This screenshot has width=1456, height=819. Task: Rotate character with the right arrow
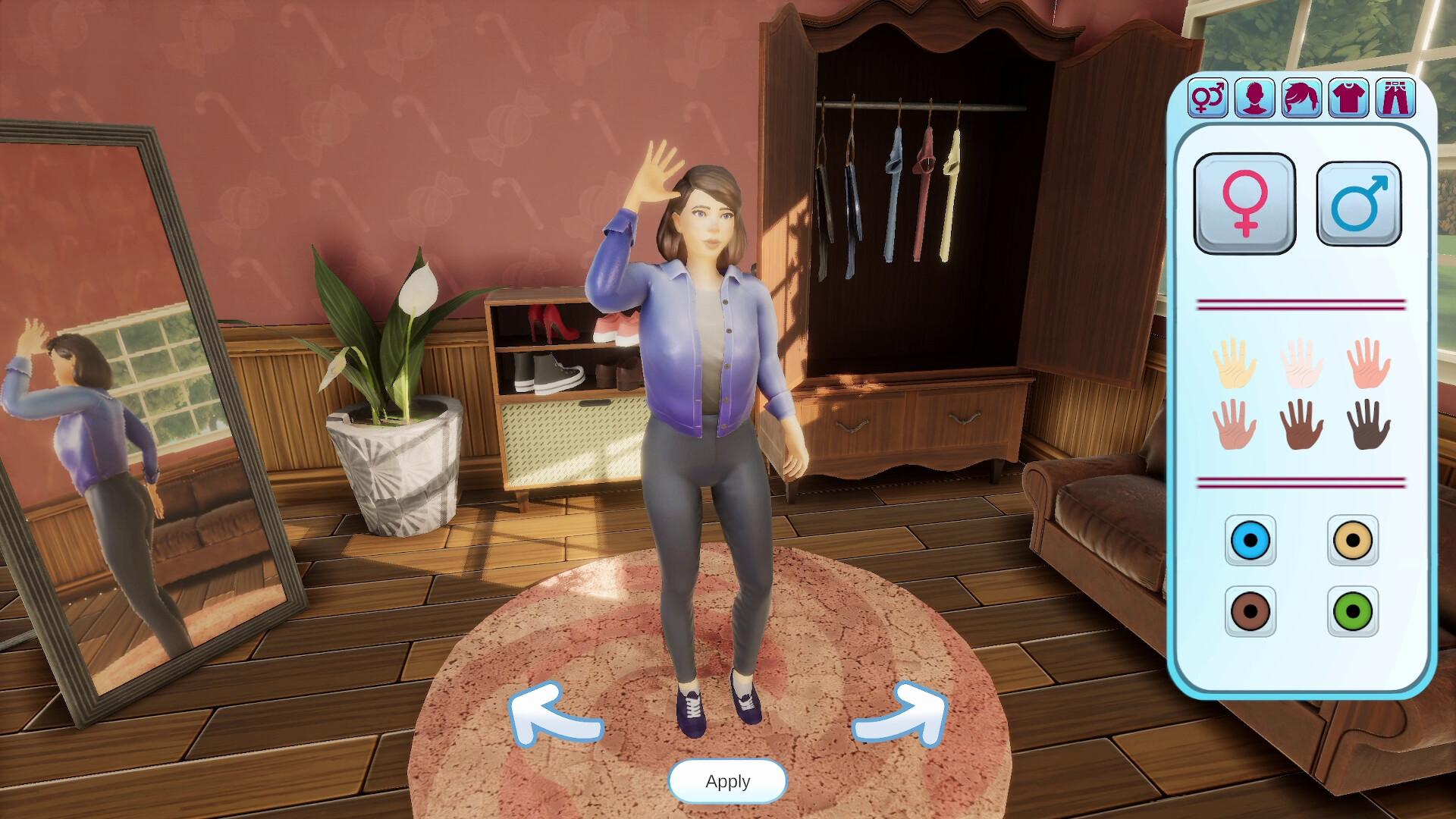902,714
